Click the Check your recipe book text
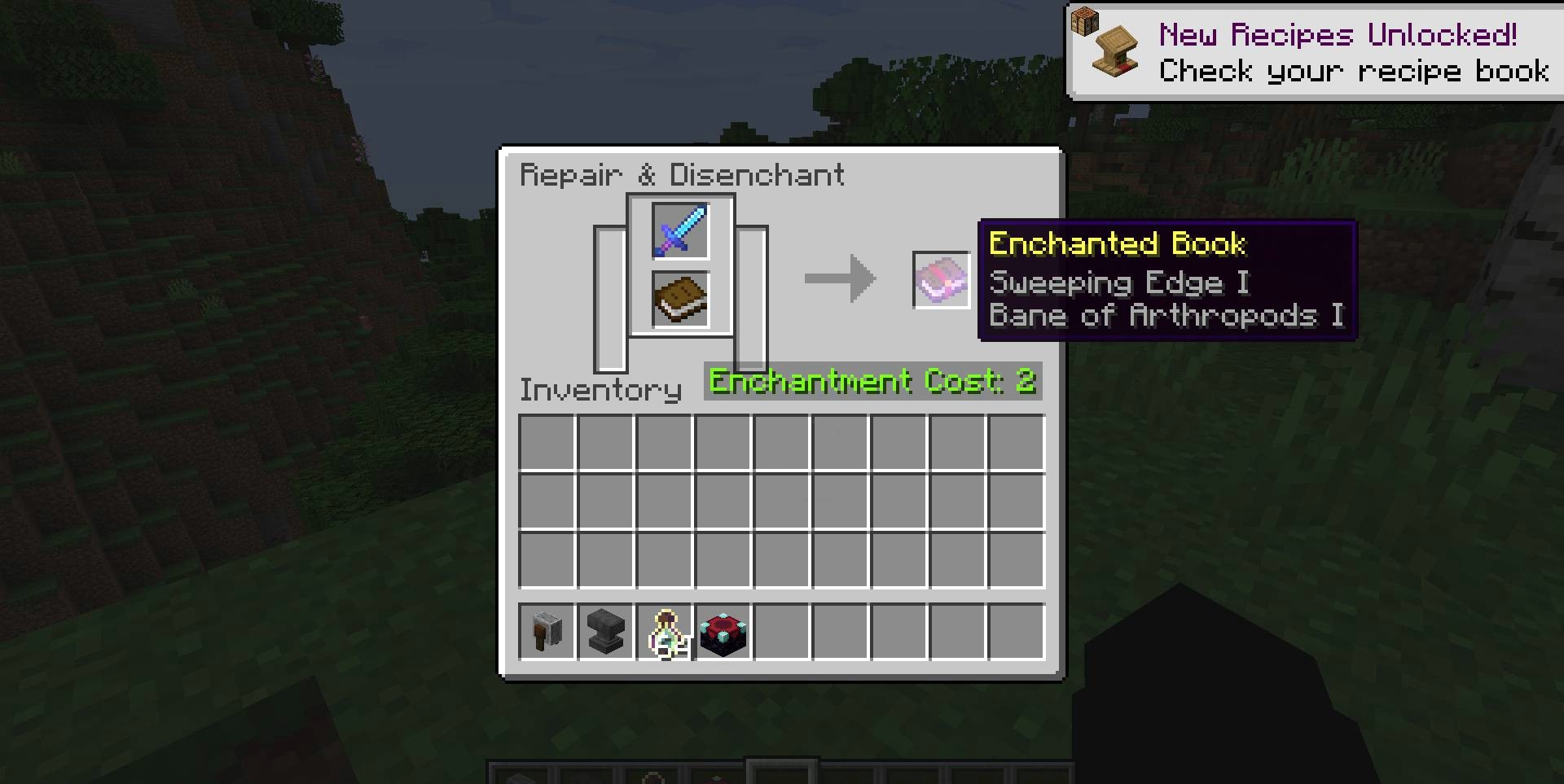The image size is (1564, 784). pyautogui.click(x=1352, y=72)
